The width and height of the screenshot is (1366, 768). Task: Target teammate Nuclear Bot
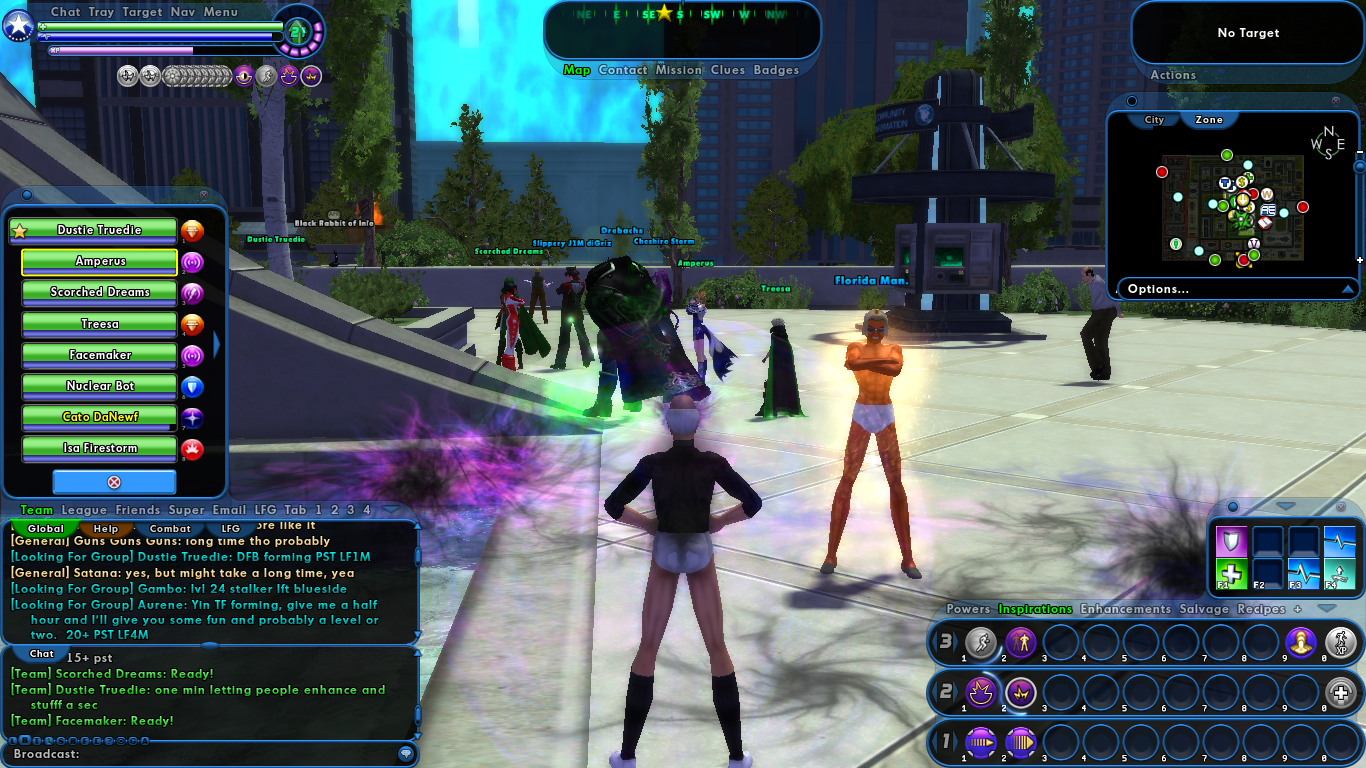tap(99, 386)
